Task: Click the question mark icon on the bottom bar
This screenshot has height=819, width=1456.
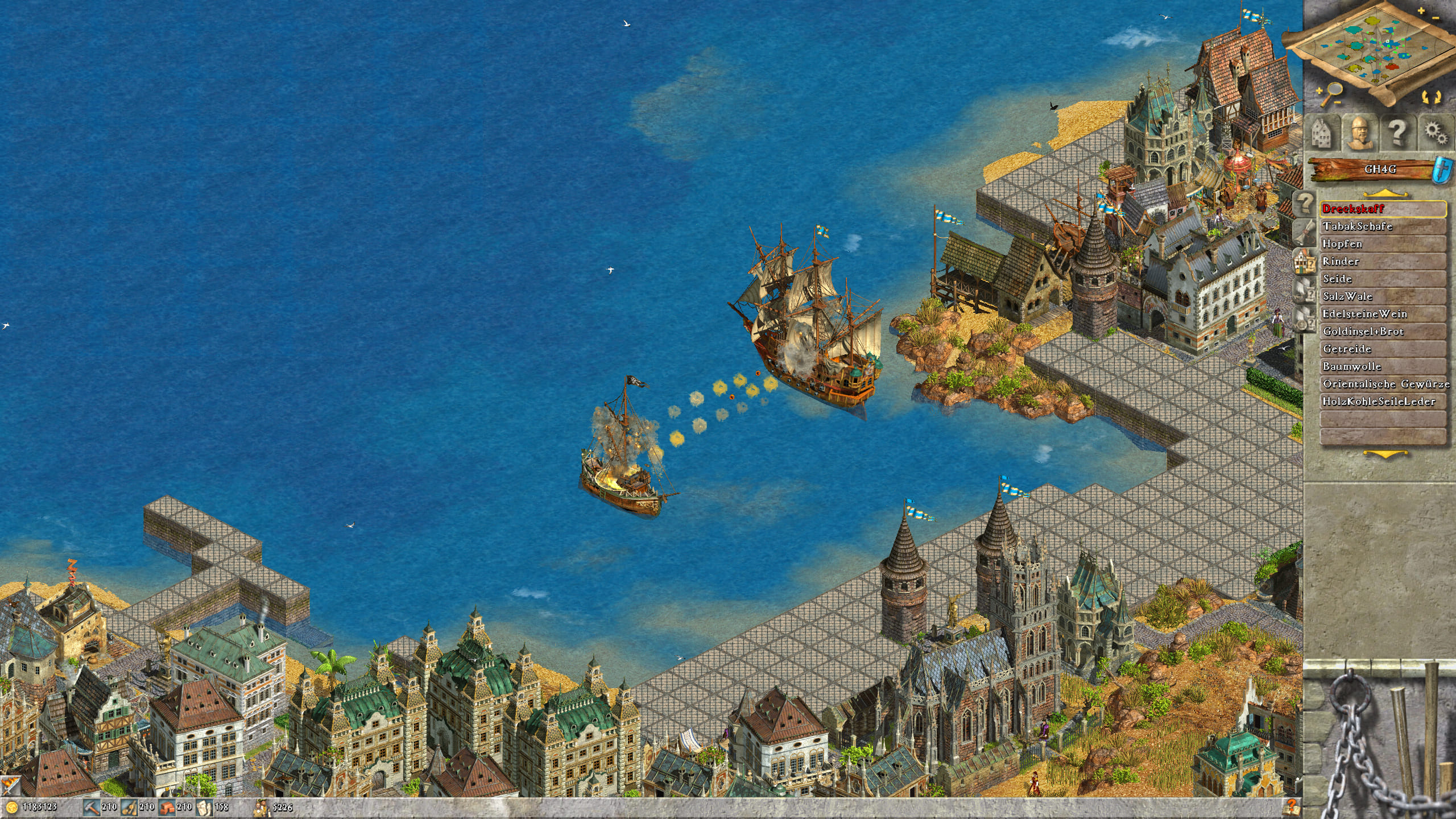Action: click(x=1292, y=806)
